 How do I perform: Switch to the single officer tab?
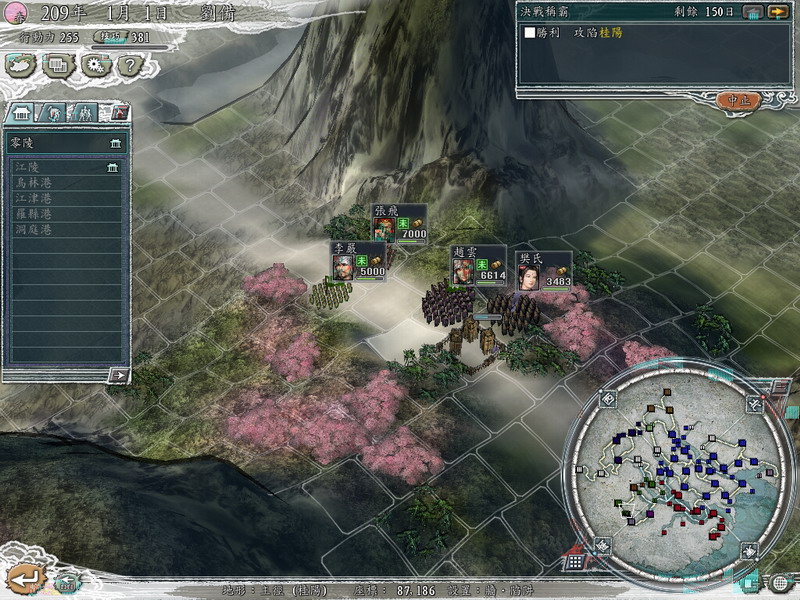pyautogui.click(x=54, y=112)
